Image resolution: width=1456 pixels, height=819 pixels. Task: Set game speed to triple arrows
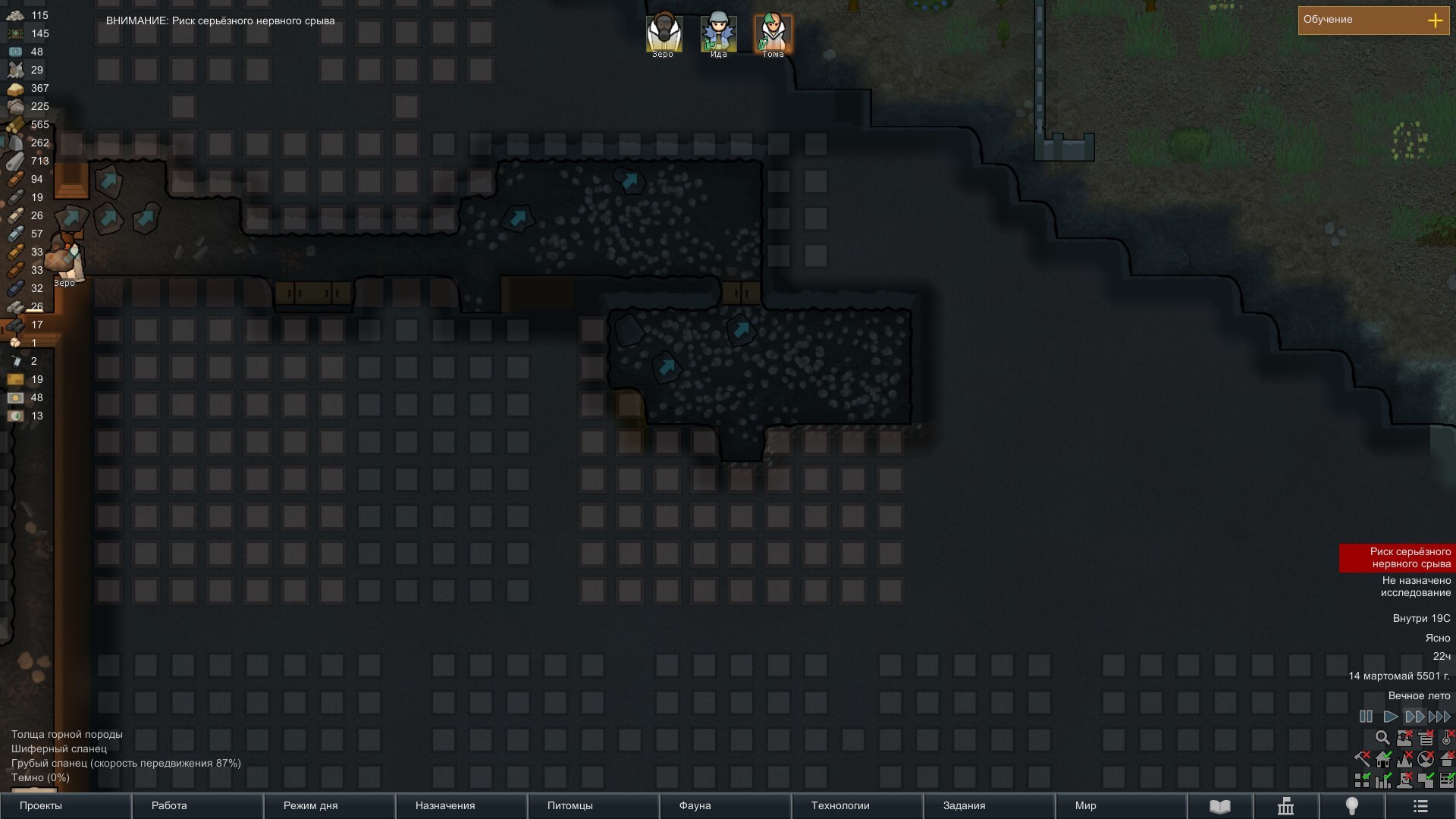point(1439,717)
